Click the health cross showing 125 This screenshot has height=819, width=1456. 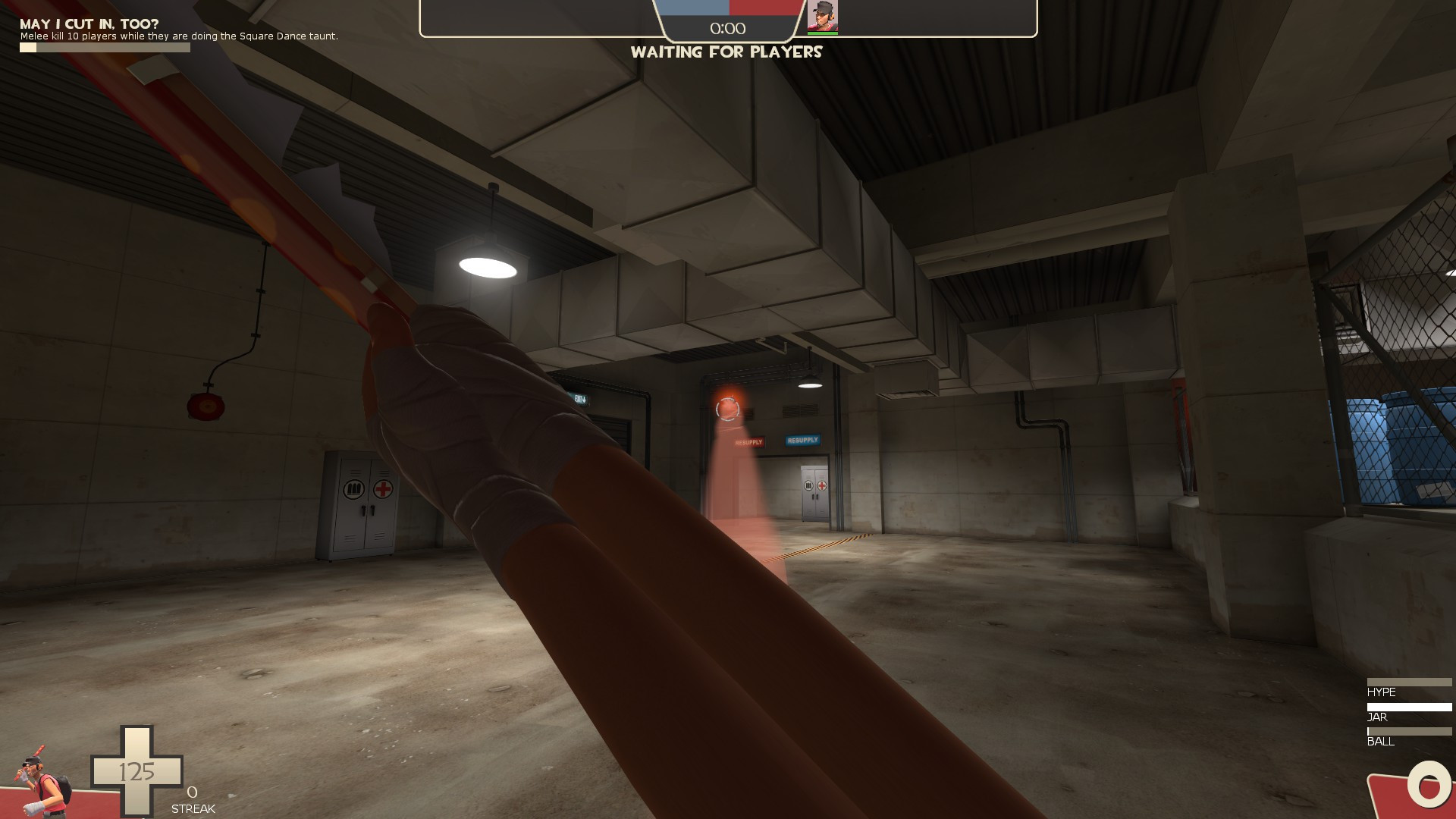pos(136,772)
